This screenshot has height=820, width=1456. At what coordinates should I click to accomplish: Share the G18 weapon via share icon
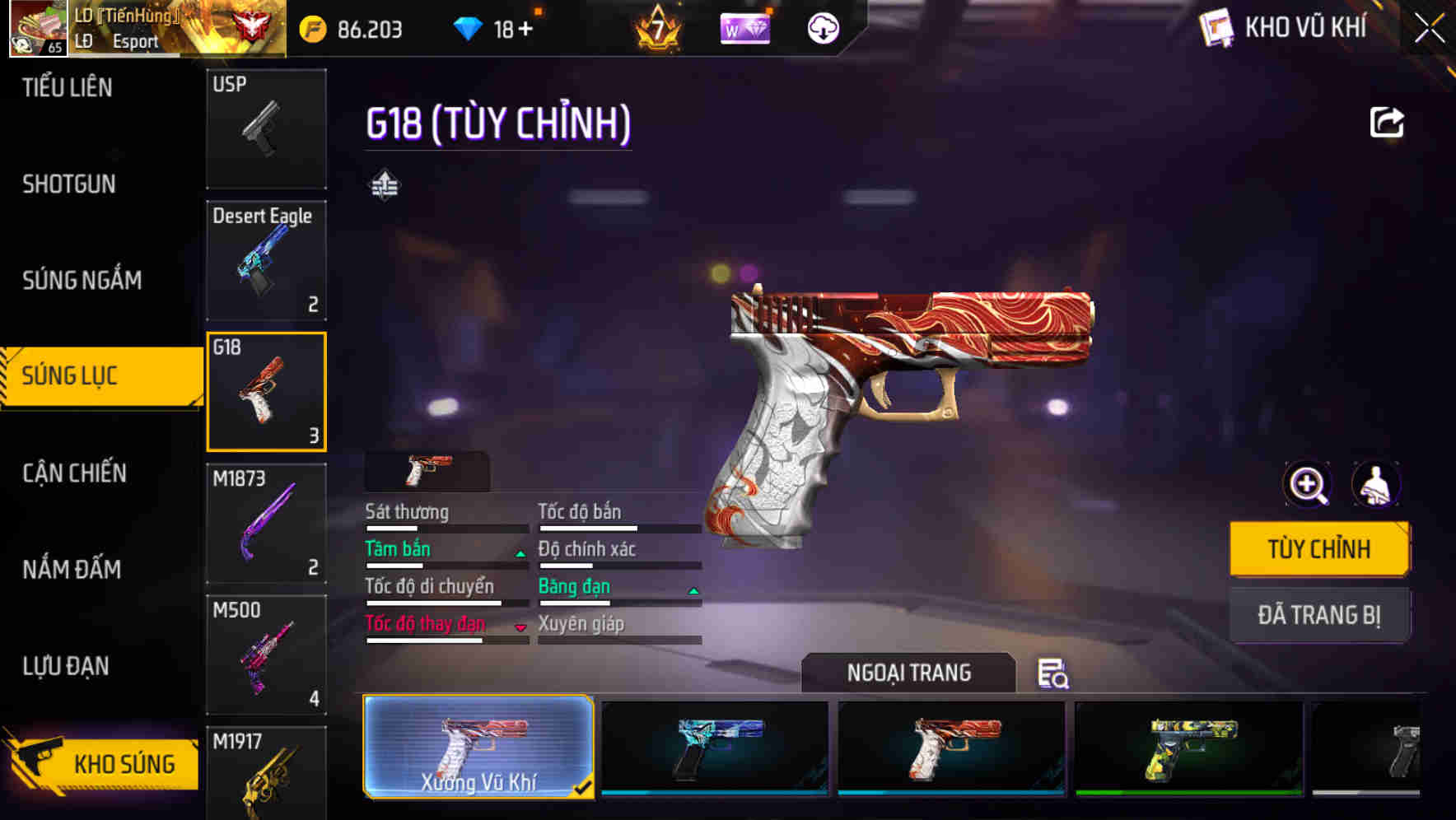[1387, 122]
